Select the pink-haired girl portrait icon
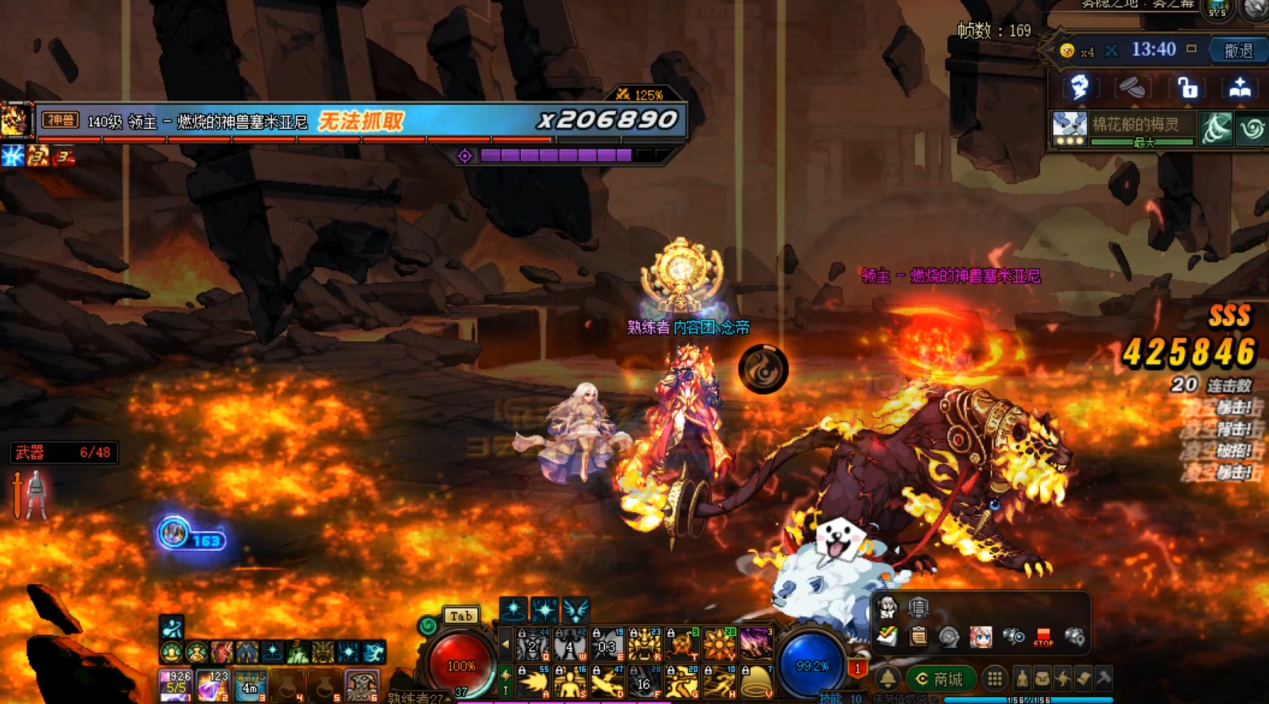 [x=980, y=636]
